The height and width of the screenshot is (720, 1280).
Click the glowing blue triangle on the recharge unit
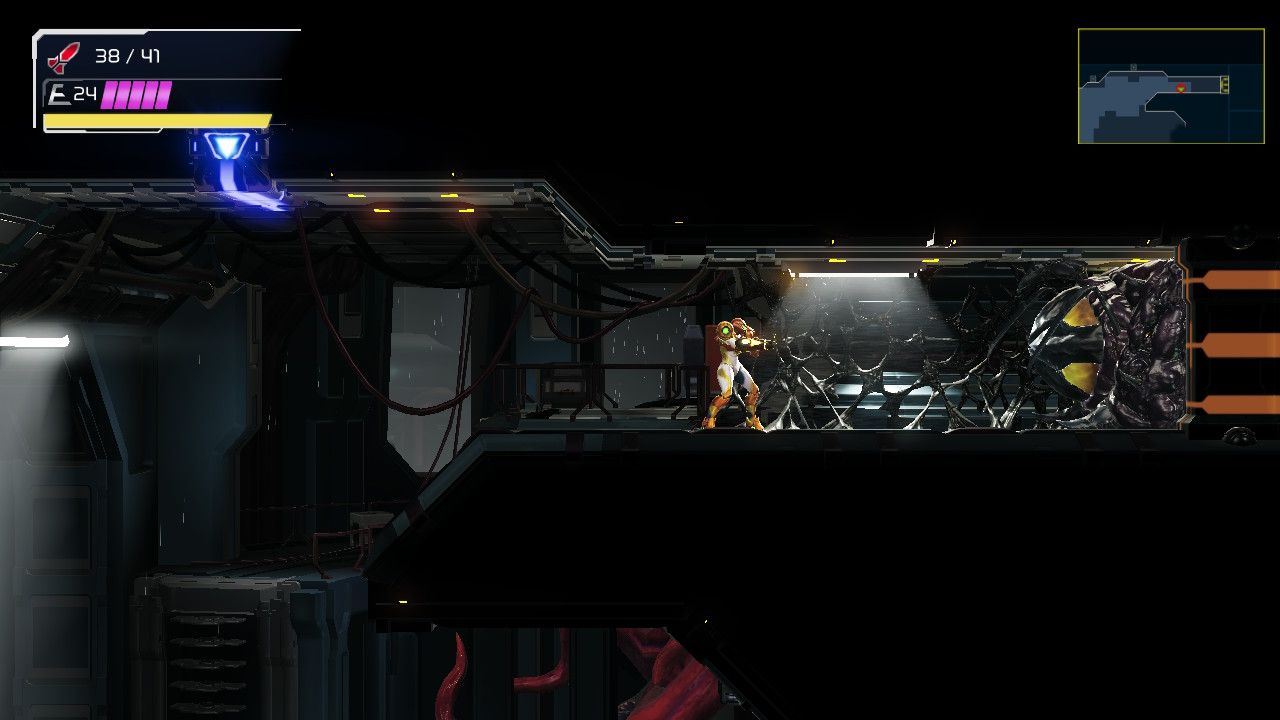coord(228,148)
